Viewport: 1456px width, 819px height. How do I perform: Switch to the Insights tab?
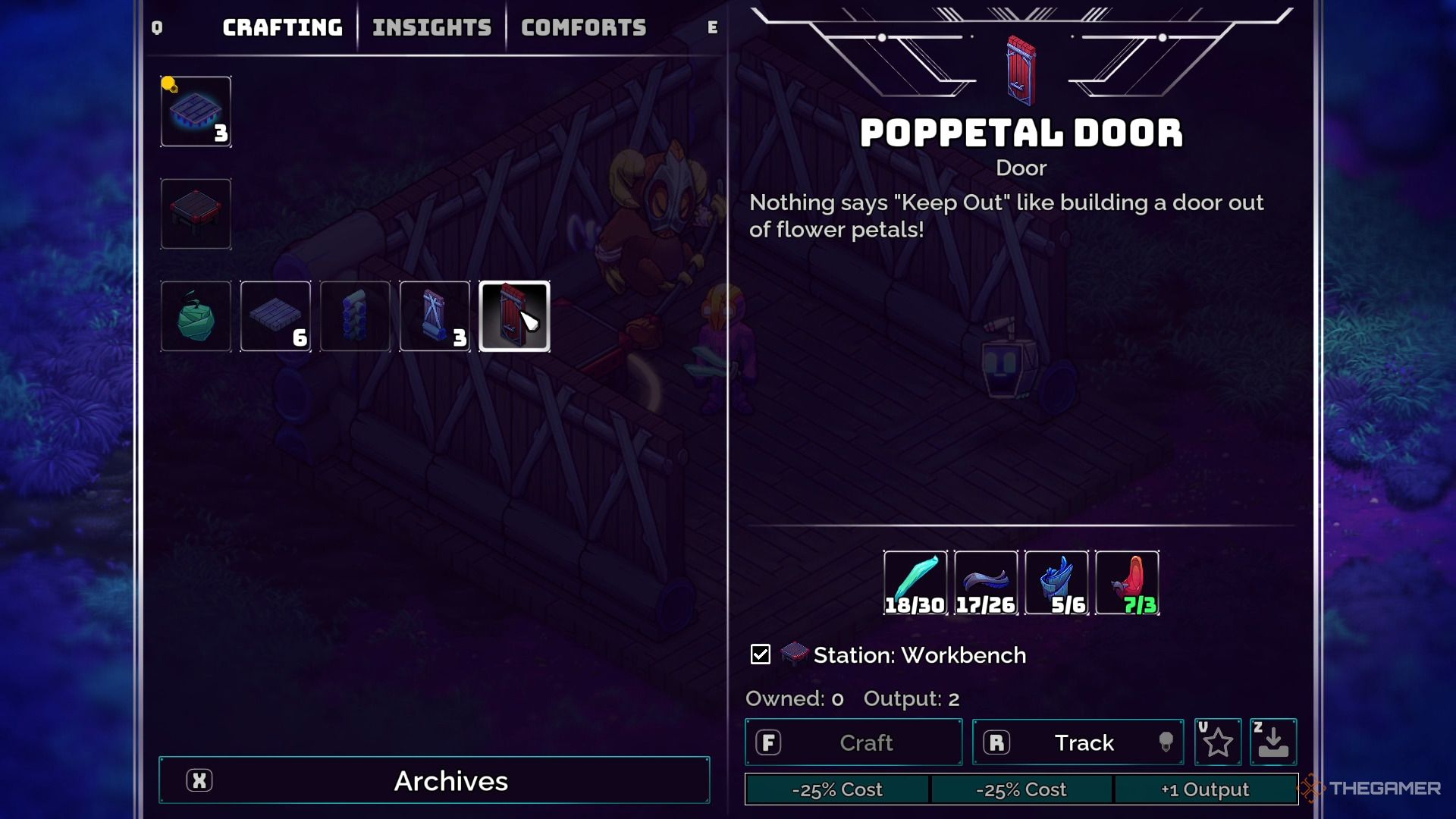pos(430,27)
